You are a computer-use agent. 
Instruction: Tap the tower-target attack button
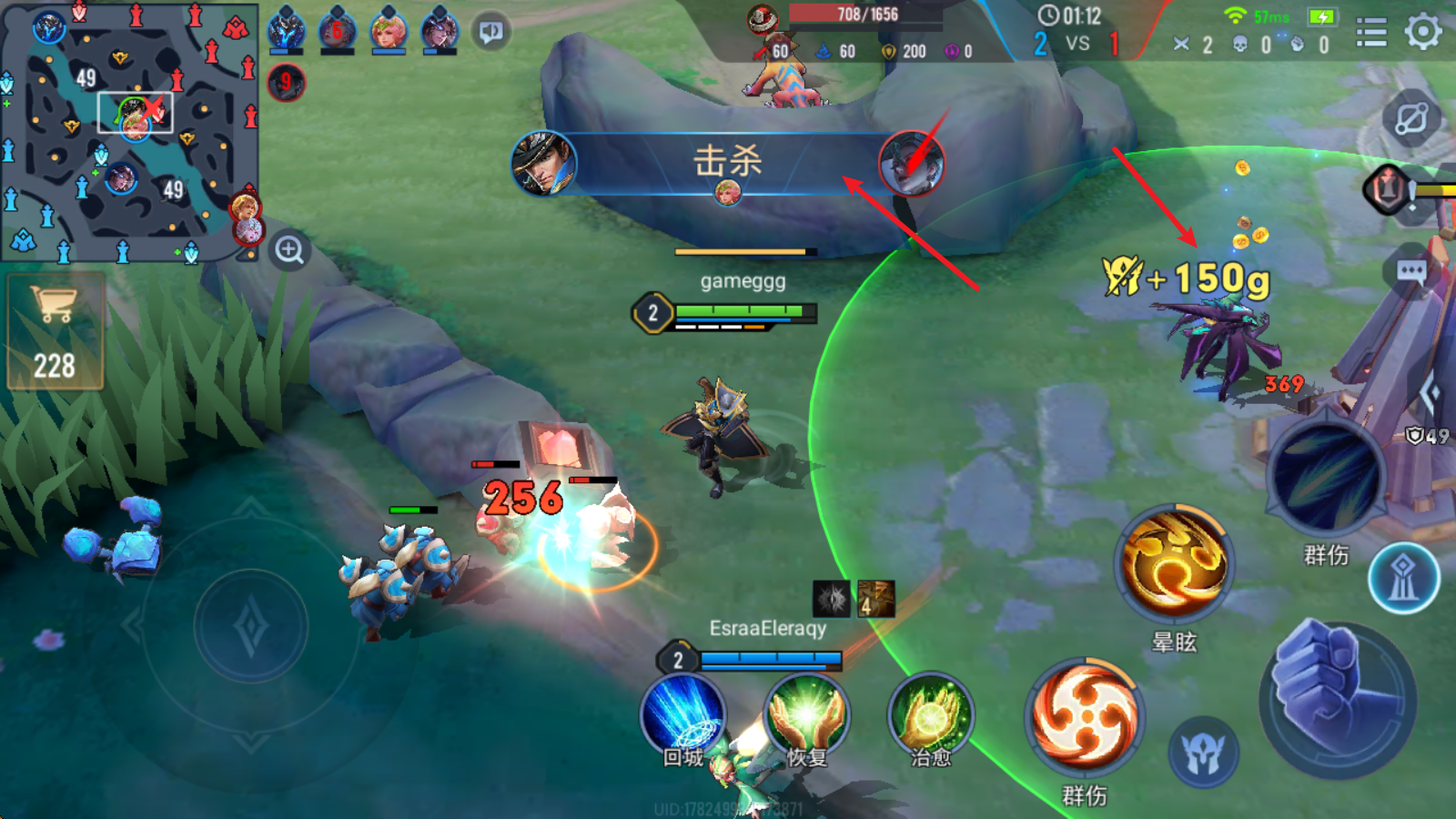[x=1403, y=579]
